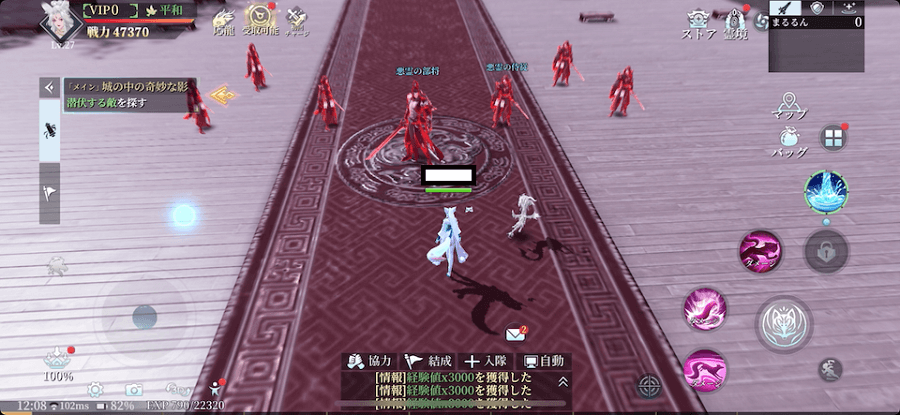Activate the blue ice burst skill

click(826, 190)
